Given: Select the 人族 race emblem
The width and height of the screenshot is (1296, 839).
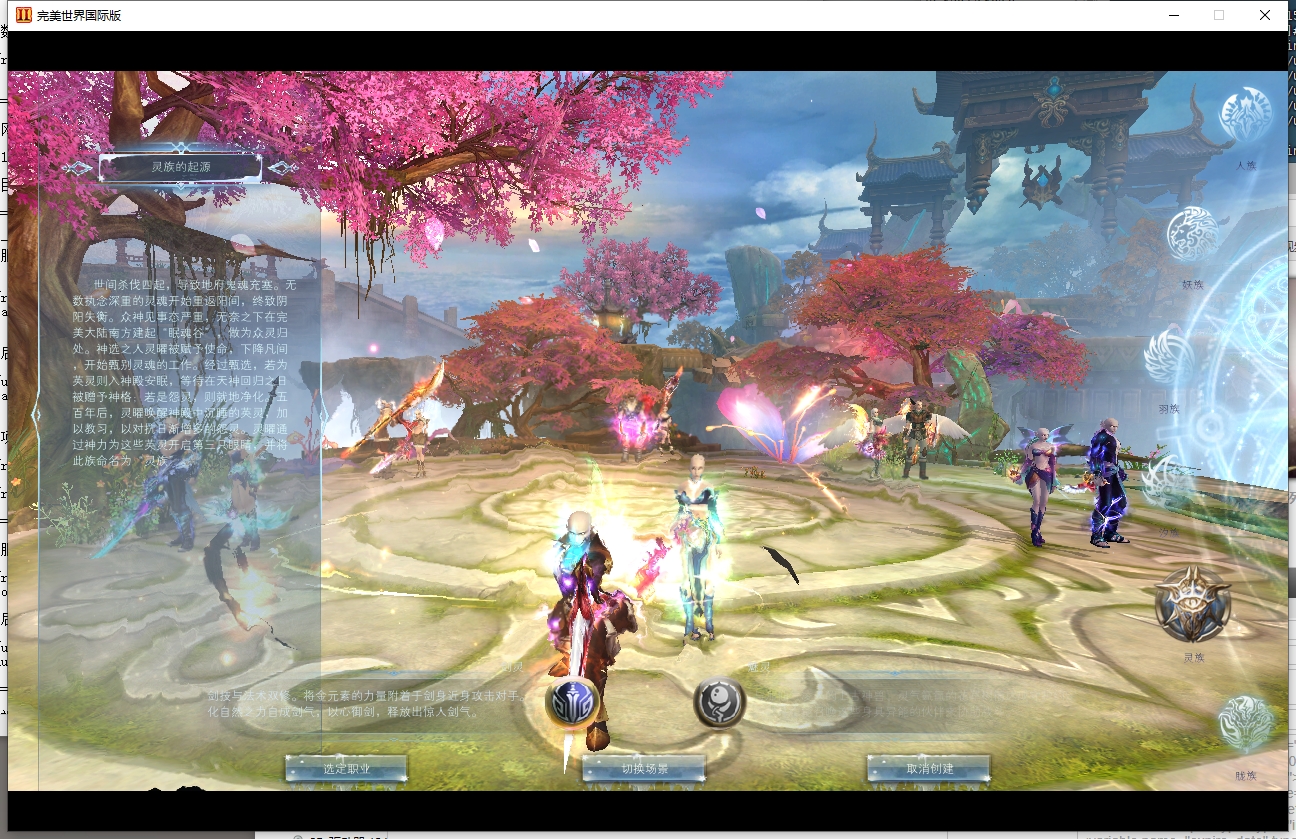Looking at the screenshot, I should 1245,115.
